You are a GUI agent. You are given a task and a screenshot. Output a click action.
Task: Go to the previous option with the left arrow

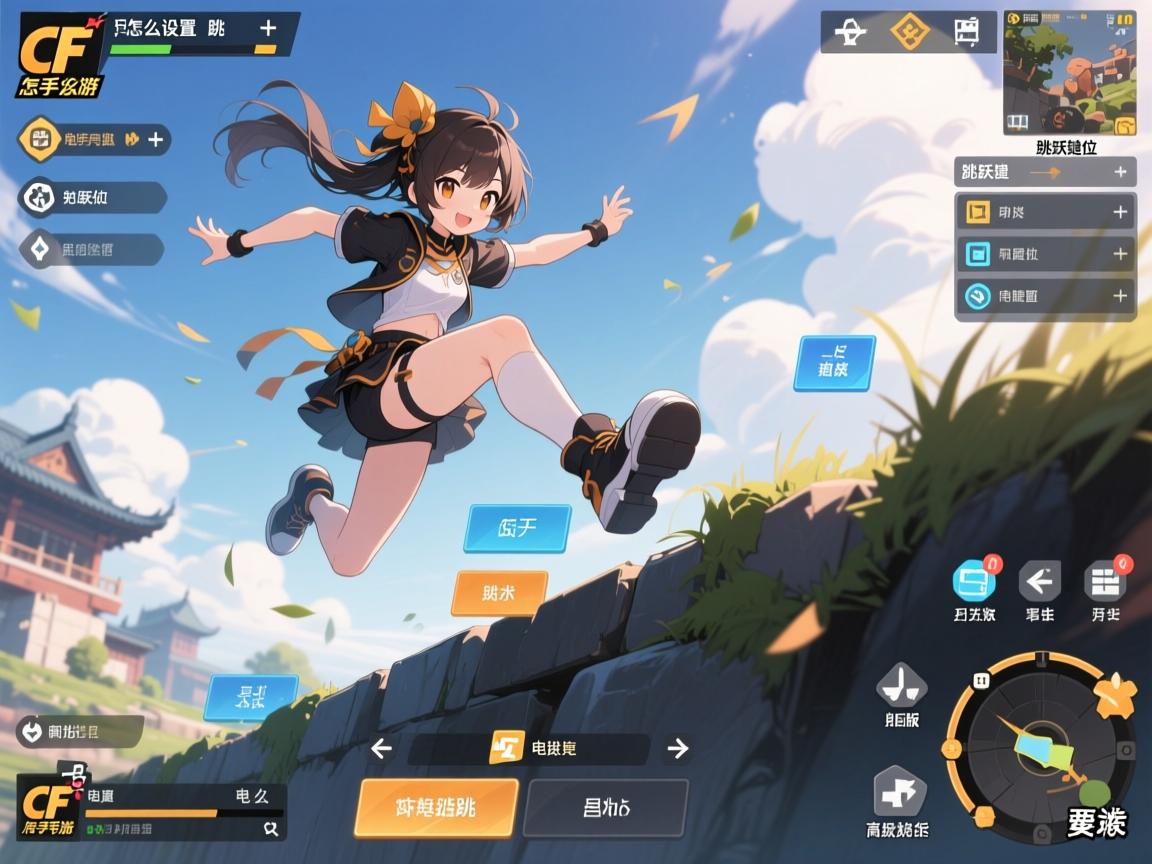click(380, 748)
